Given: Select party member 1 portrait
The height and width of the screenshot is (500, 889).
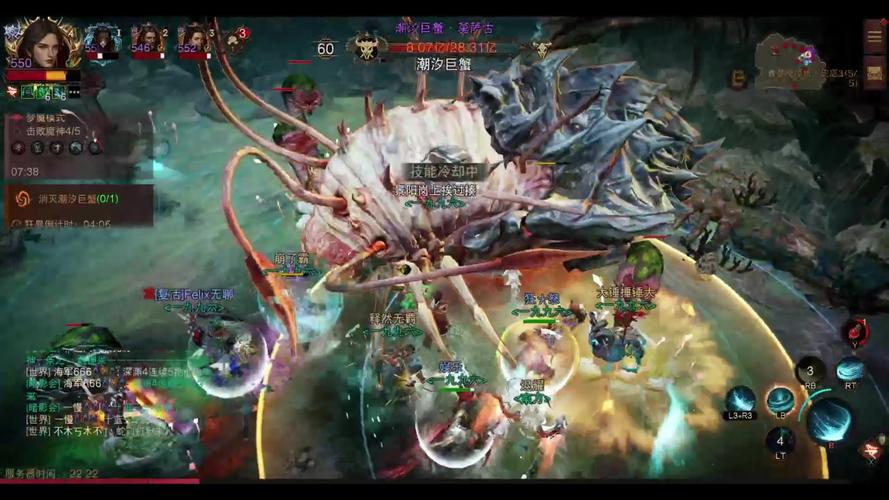Looking at the screenshot, I should pyautogui.click(x=102, y=40).
